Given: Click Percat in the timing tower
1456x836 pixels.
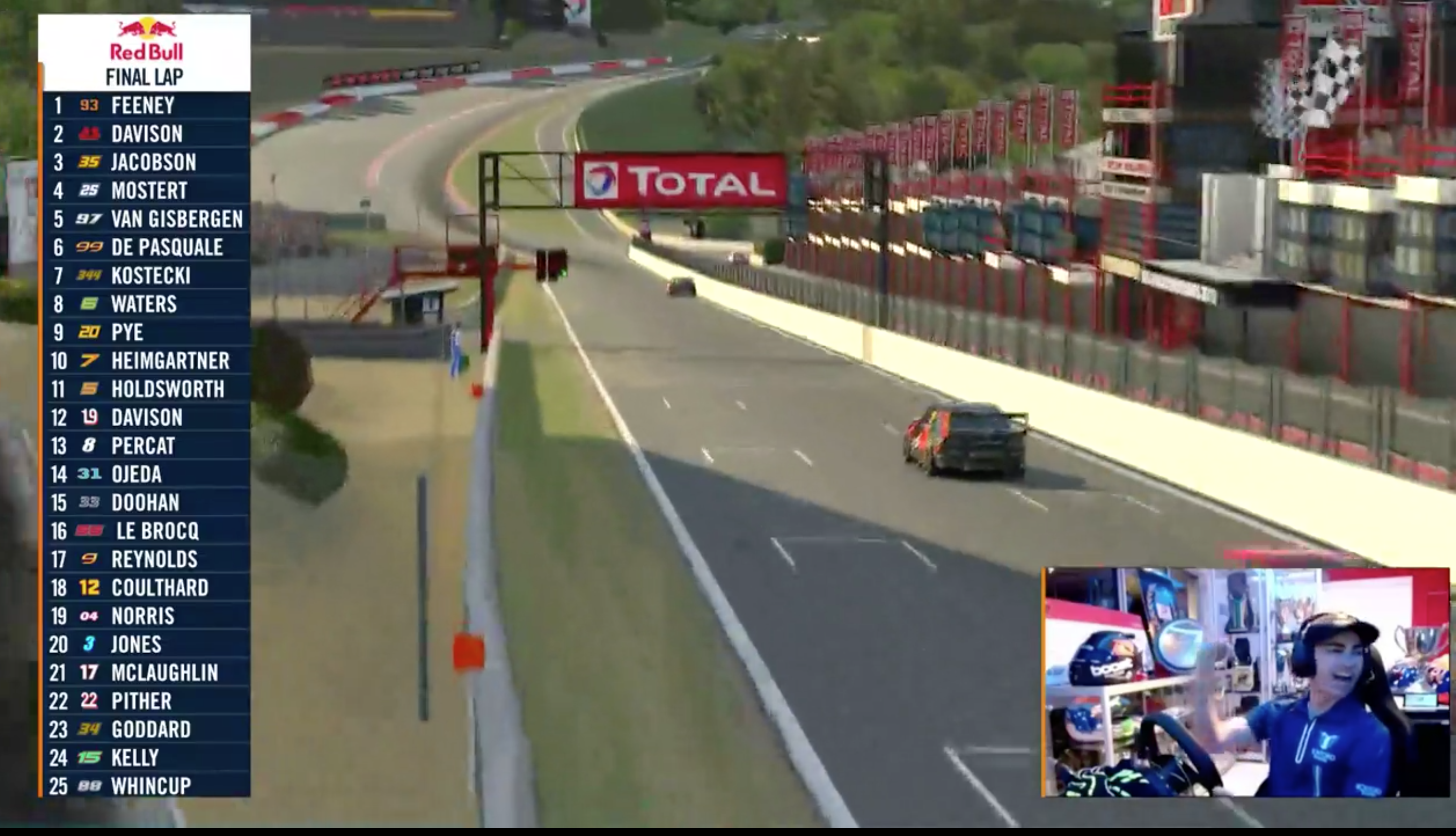Looking at the screenshot, I should (x=146, y=446).
